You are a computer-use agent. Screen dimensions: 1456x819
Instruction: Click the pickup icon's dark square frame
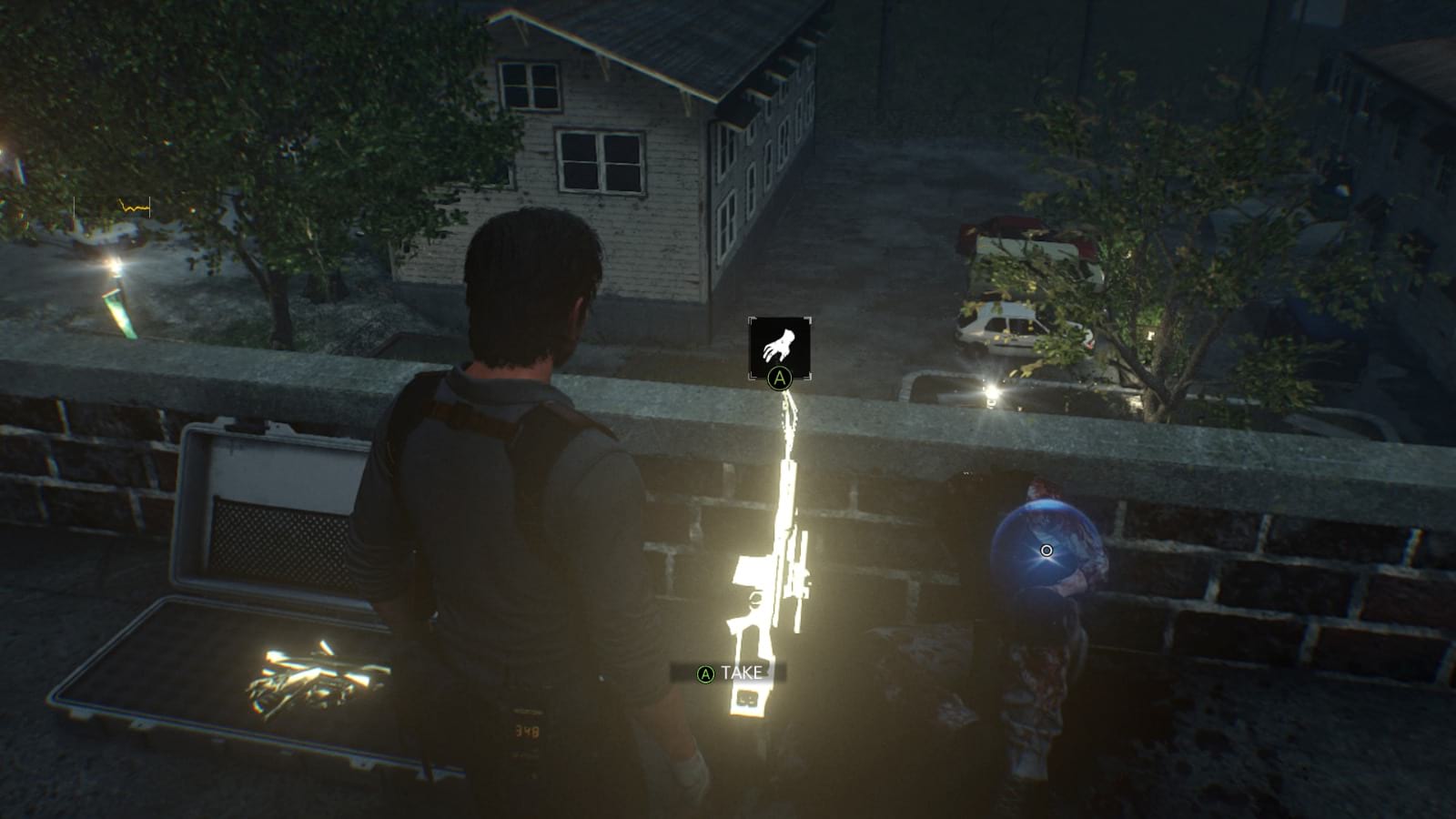[781, 348]
